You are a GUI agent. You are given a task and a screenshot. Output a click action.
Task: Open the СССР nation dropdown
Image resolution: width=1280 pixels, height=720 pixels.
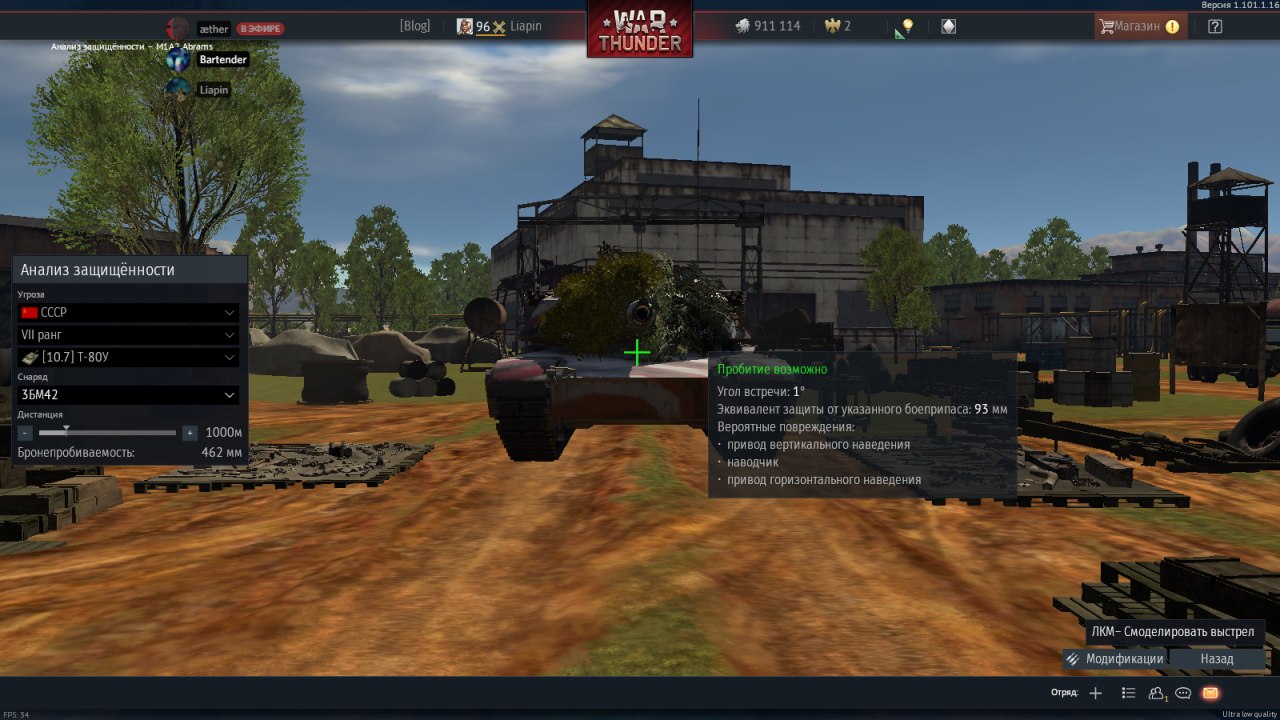[x=128, y=313]
